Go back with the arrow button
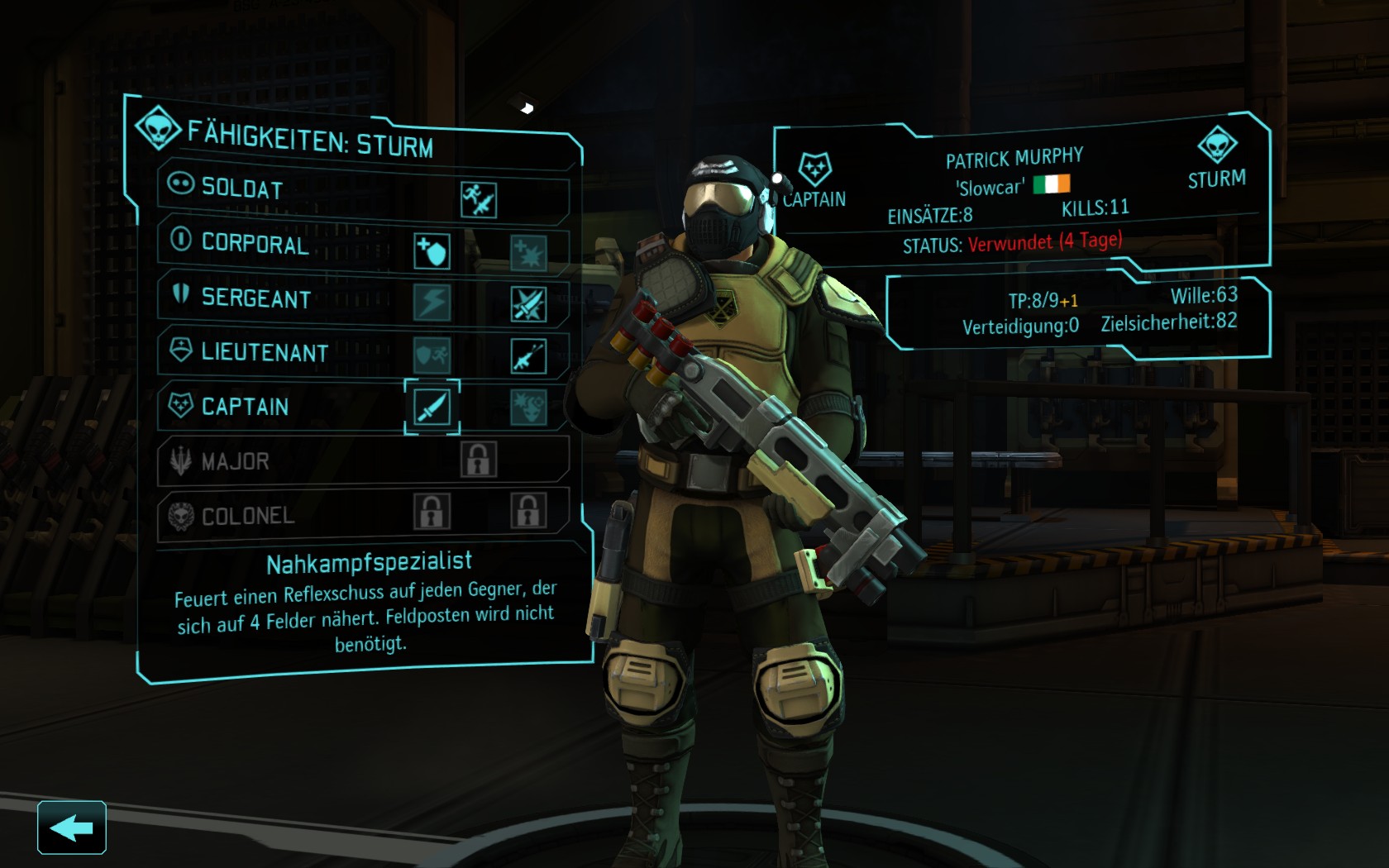 71,827
